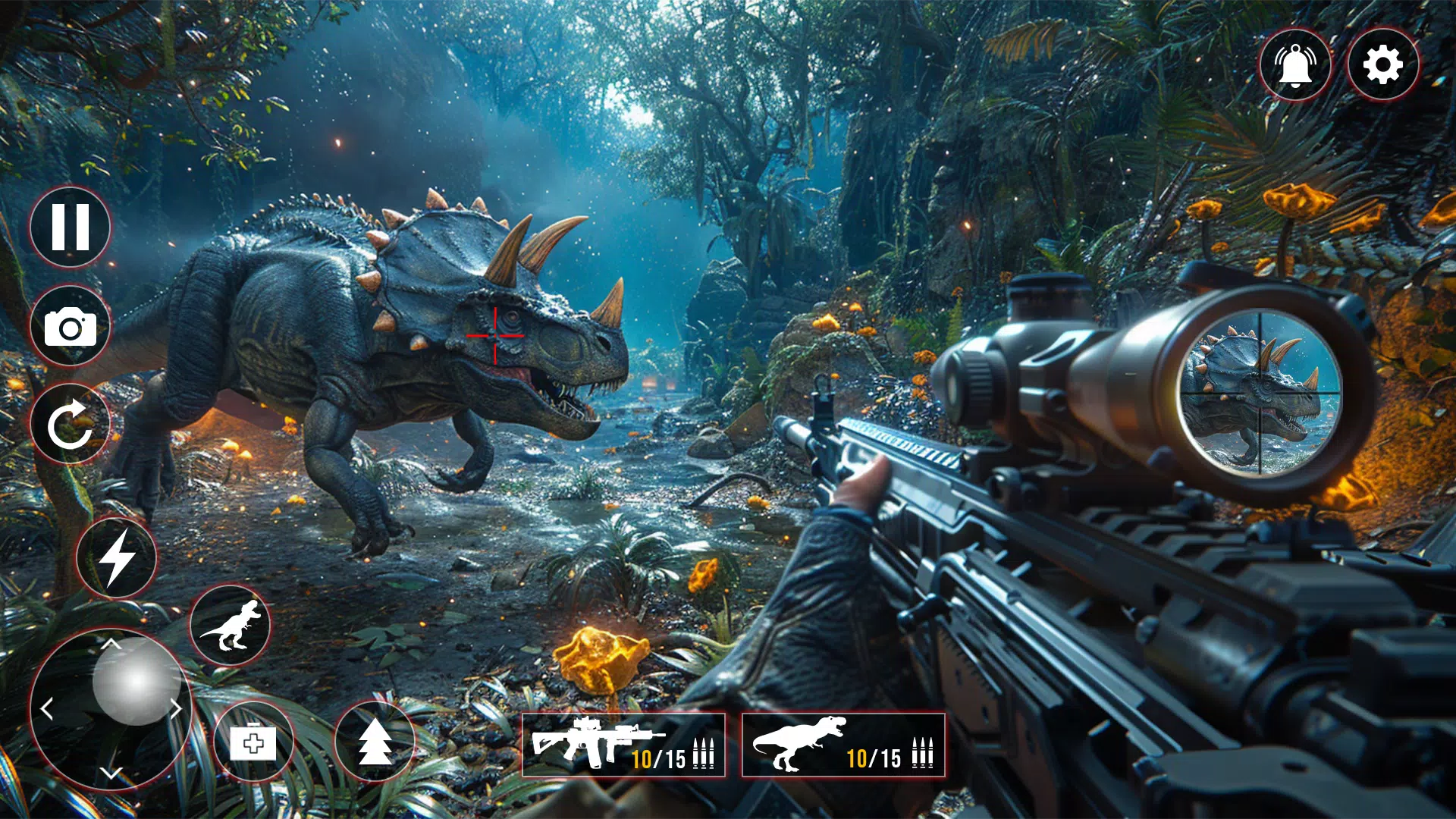1456x819 pixels.
Task: Activate the lightning bolt ability
Action: click(x=117, y=558)
